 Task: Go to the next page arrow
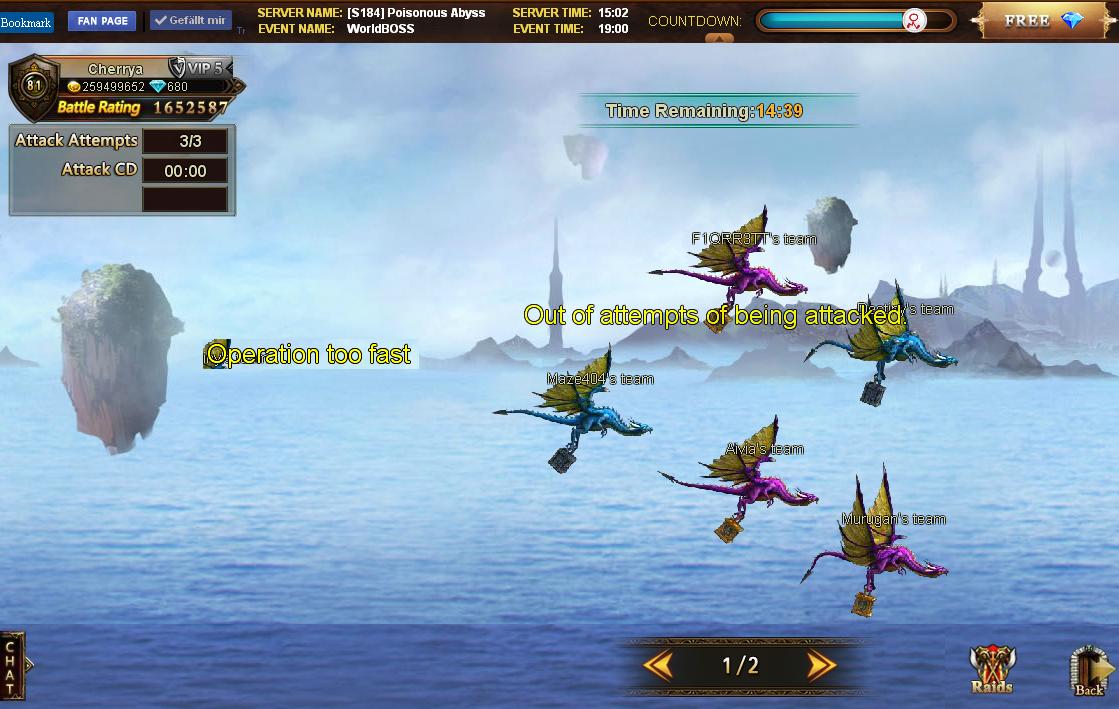[821, 665]
